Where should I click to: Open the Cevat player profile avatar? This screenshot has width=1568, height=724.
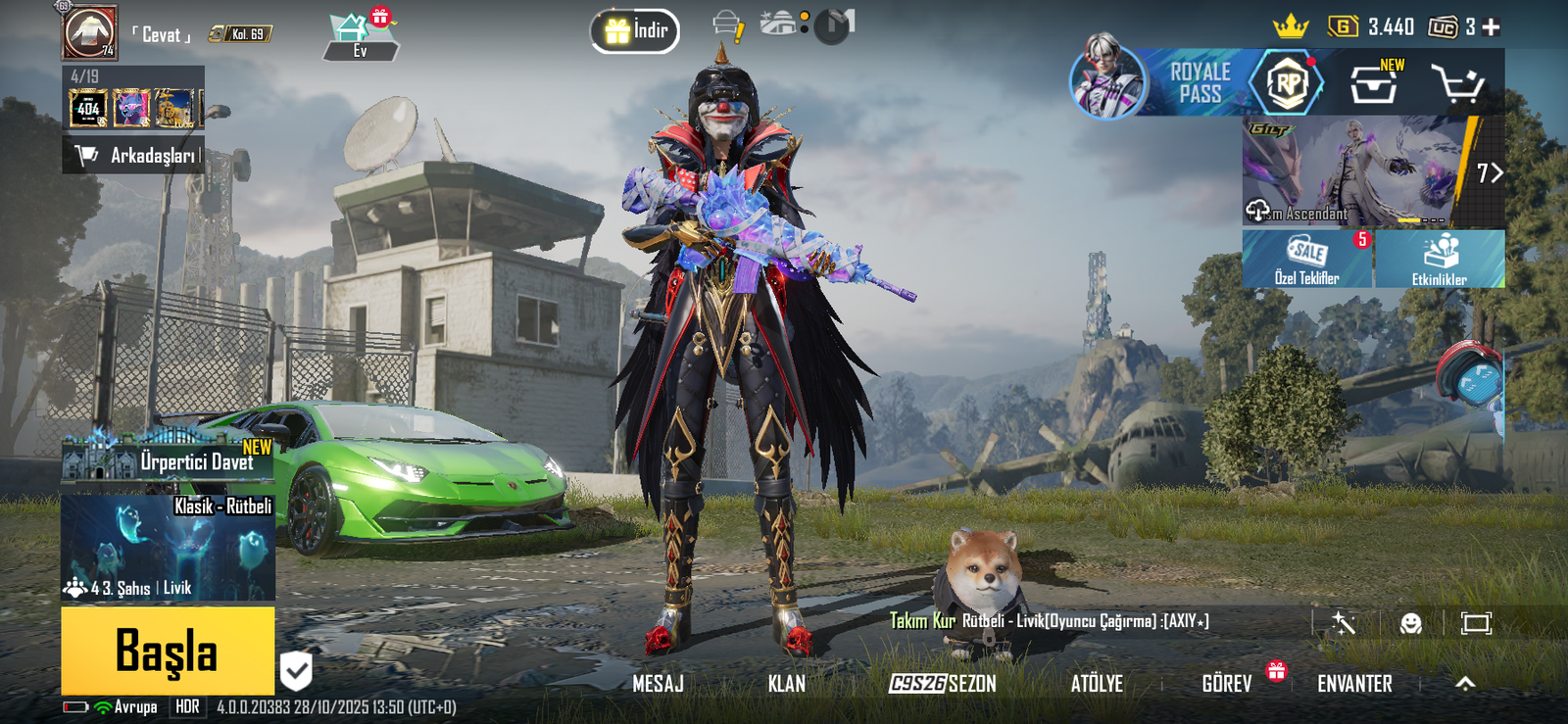point(90,32)
